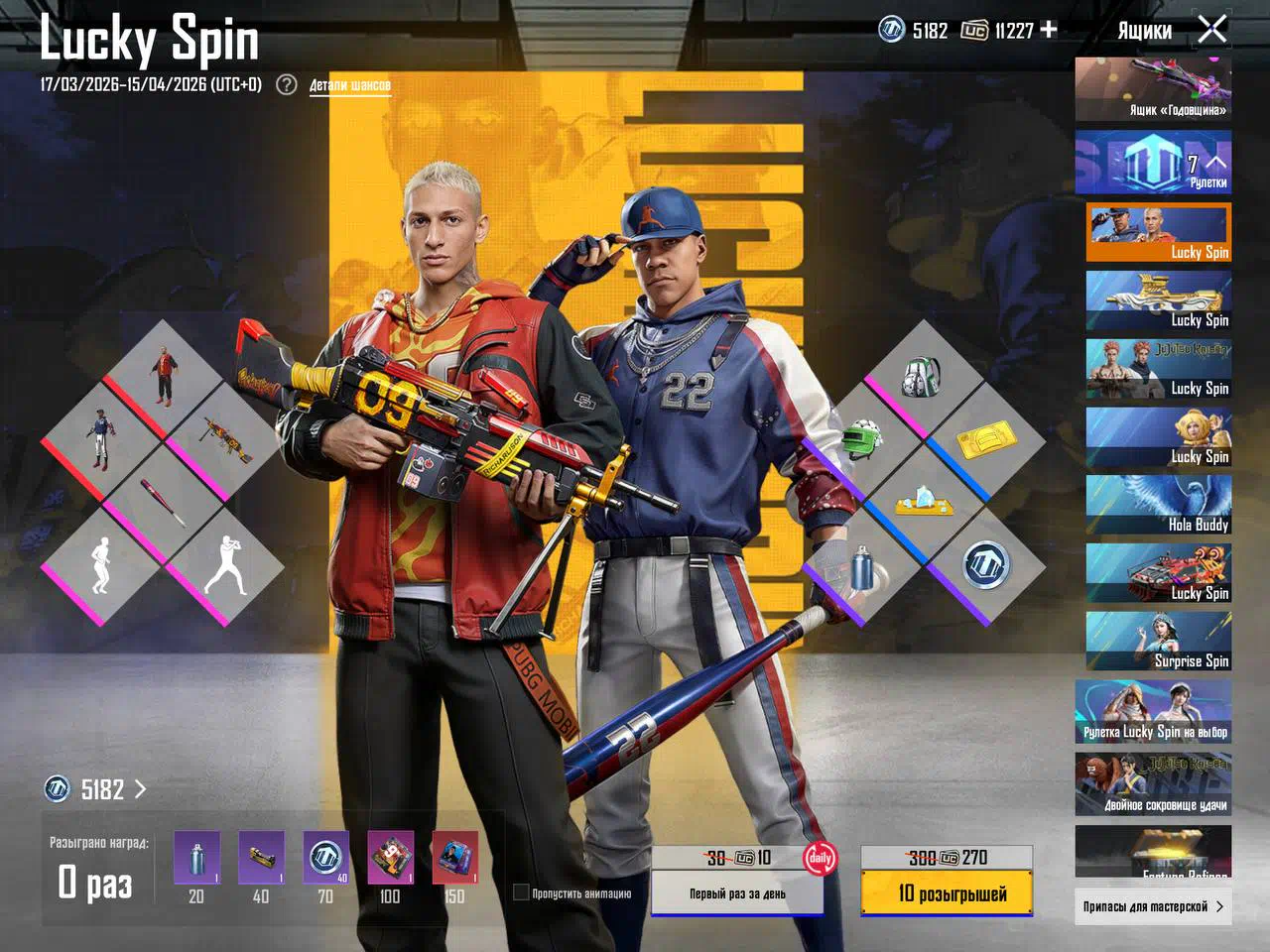Select Рулетка Lucky Spin на выбор
The height and width of the screenshot is (952, 1270).
pyautogui.click(x=1153, y=712)
